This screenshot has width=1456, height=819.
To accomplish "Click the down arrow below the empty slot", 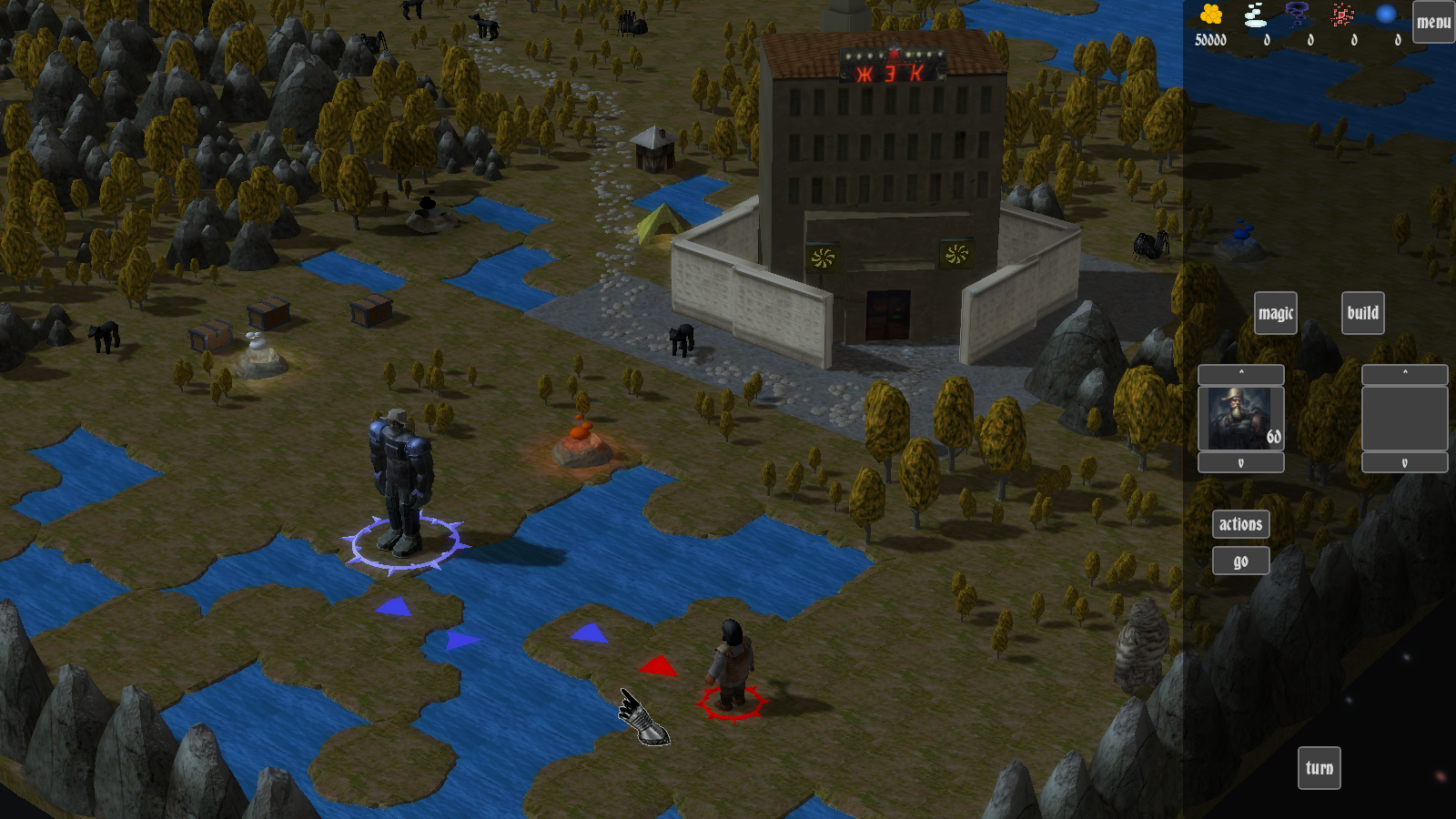I will point(1404,462).
